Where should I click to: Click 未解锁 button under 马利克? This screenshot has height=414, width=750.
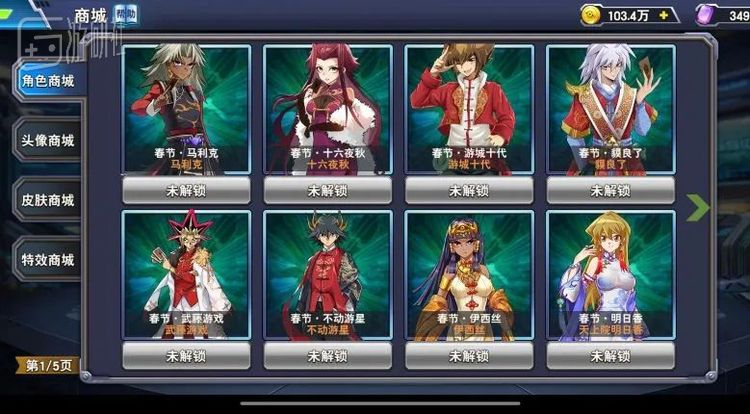pos(187,190)
